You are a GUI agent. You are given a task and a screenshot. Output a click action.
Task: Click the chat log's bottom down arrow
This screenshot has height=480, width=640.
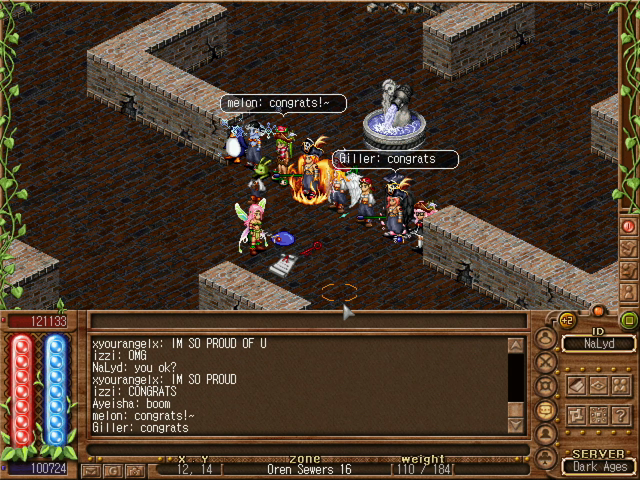[x=516, y=425]
